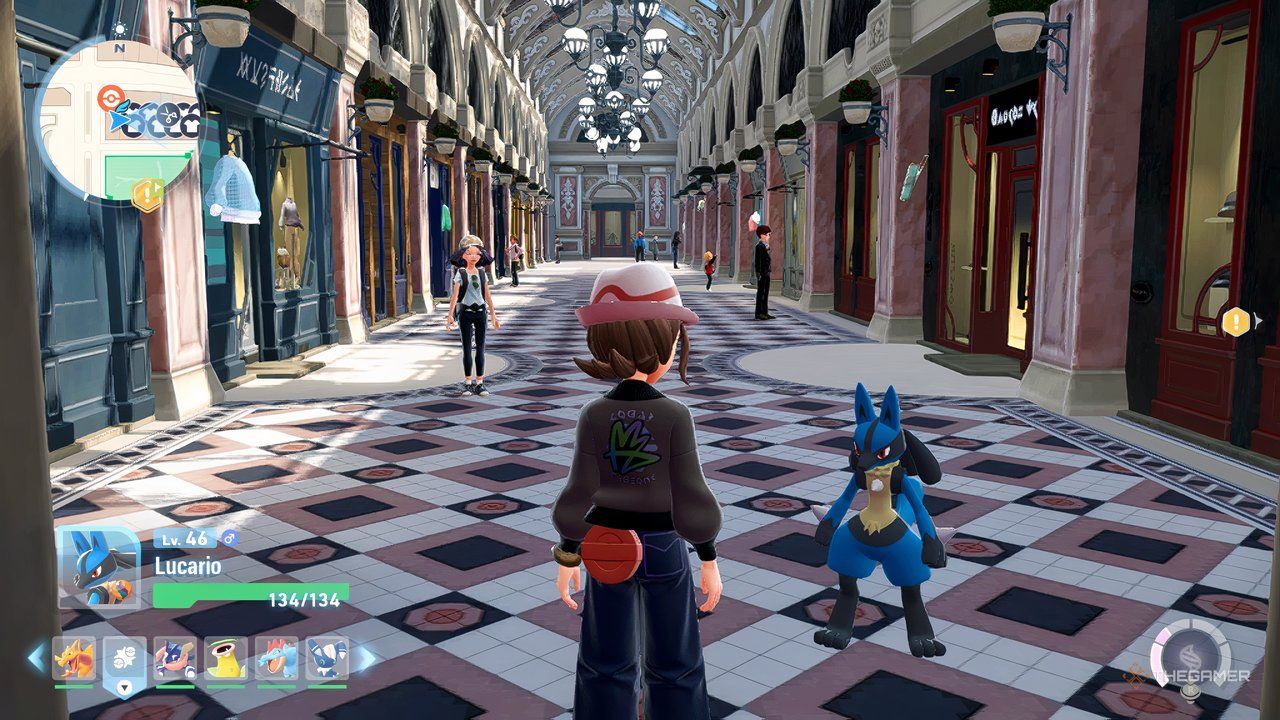Choose Charizard in the party bar
1280x720 pixels.
click(74, 659)
